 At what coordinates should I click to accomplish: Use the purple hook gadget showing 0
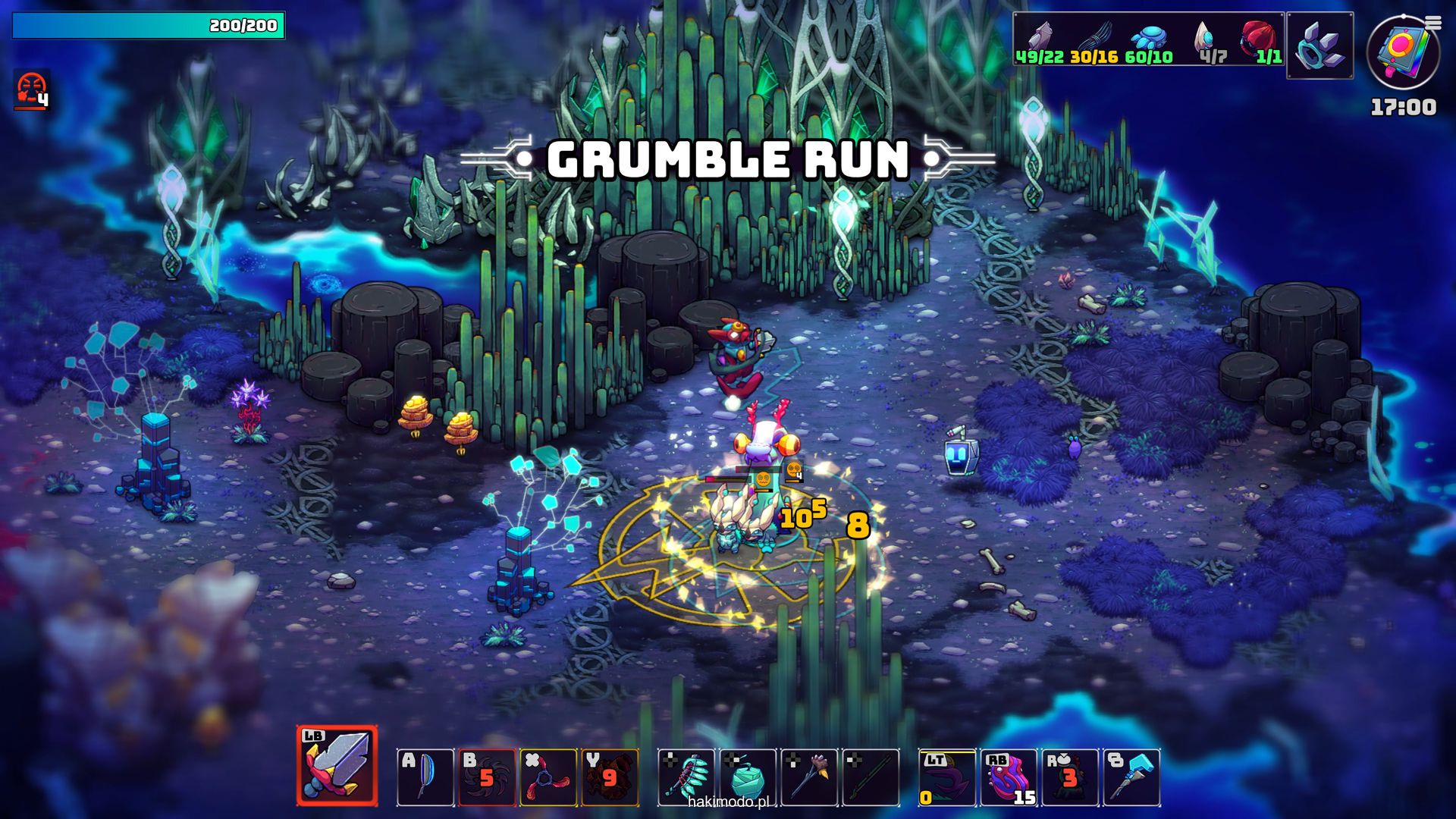(x=947, y=777)
